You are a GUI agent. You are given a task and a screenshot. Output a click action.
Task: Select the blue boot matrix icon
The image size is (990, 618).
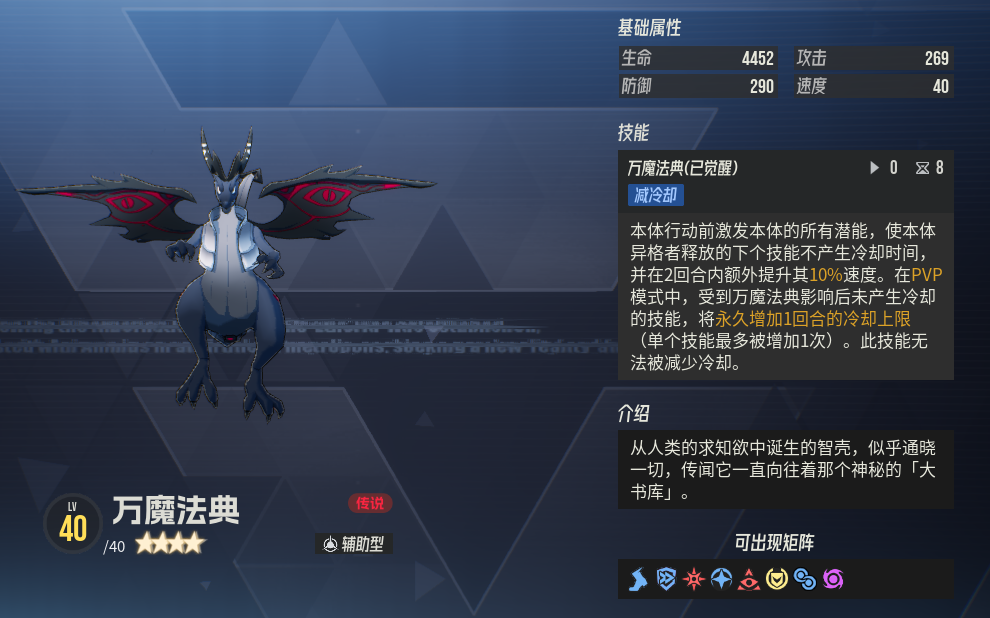638,579
